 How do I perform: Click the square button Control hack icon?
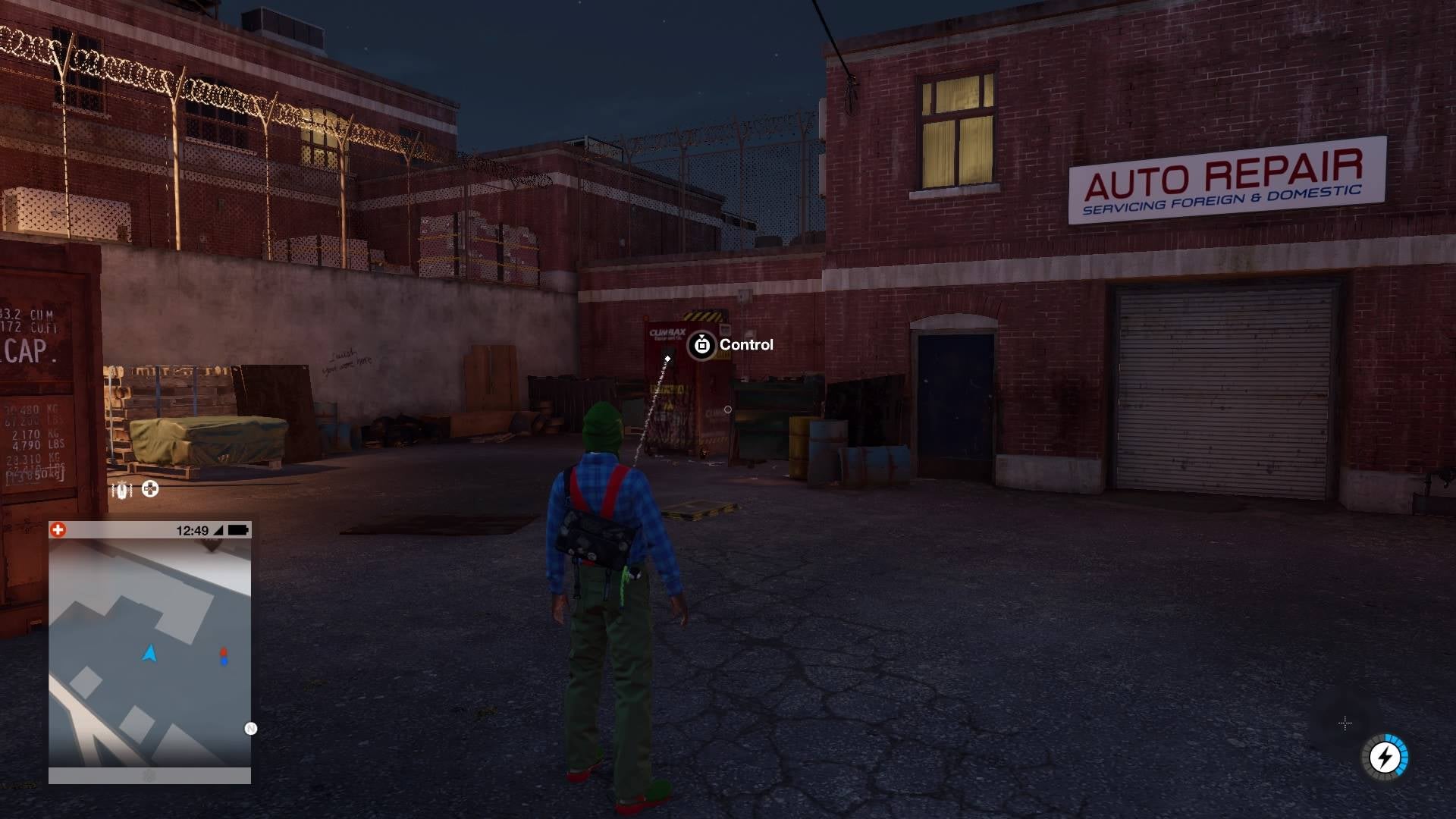click(x=702, y=345)
